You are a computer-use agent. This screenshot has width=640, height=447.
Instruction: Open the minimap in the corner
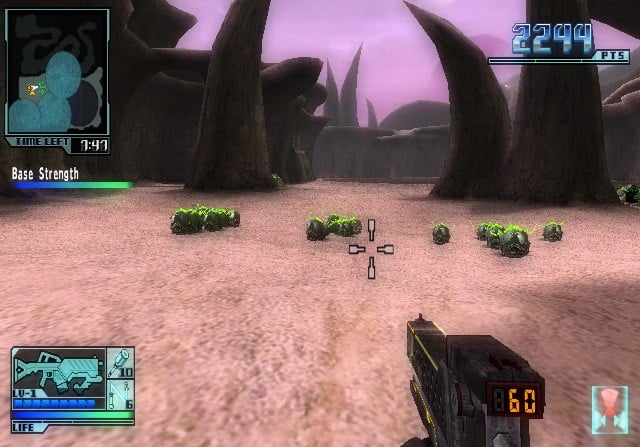point(57,73)
